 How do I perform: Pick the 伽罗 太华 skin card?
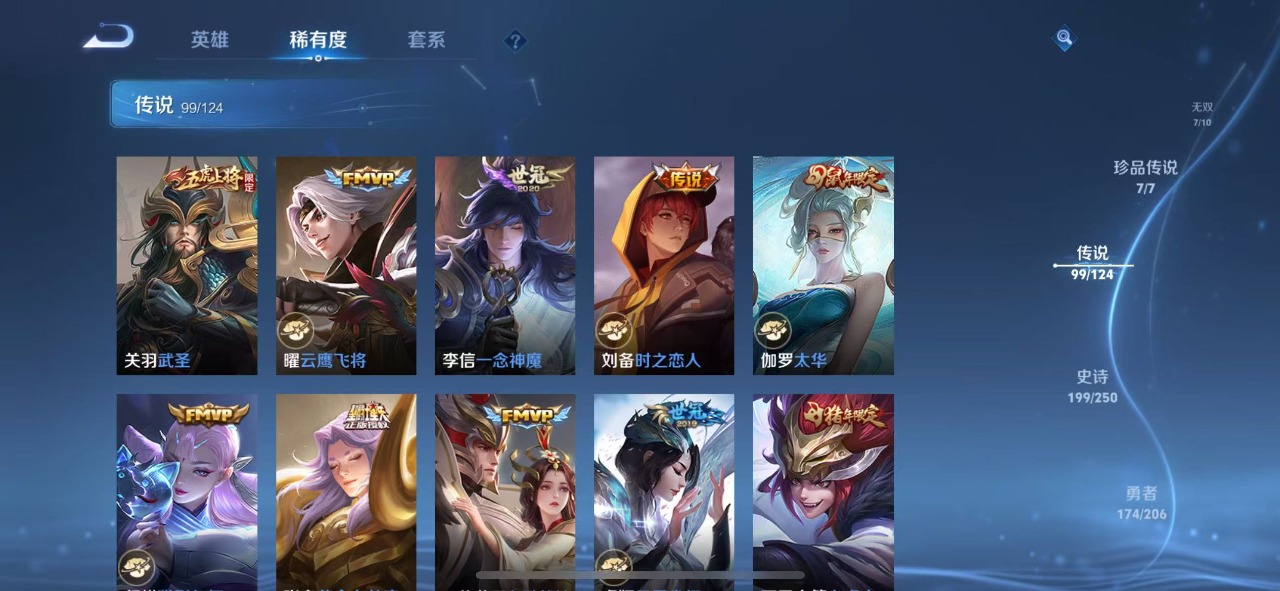[823, 265]
